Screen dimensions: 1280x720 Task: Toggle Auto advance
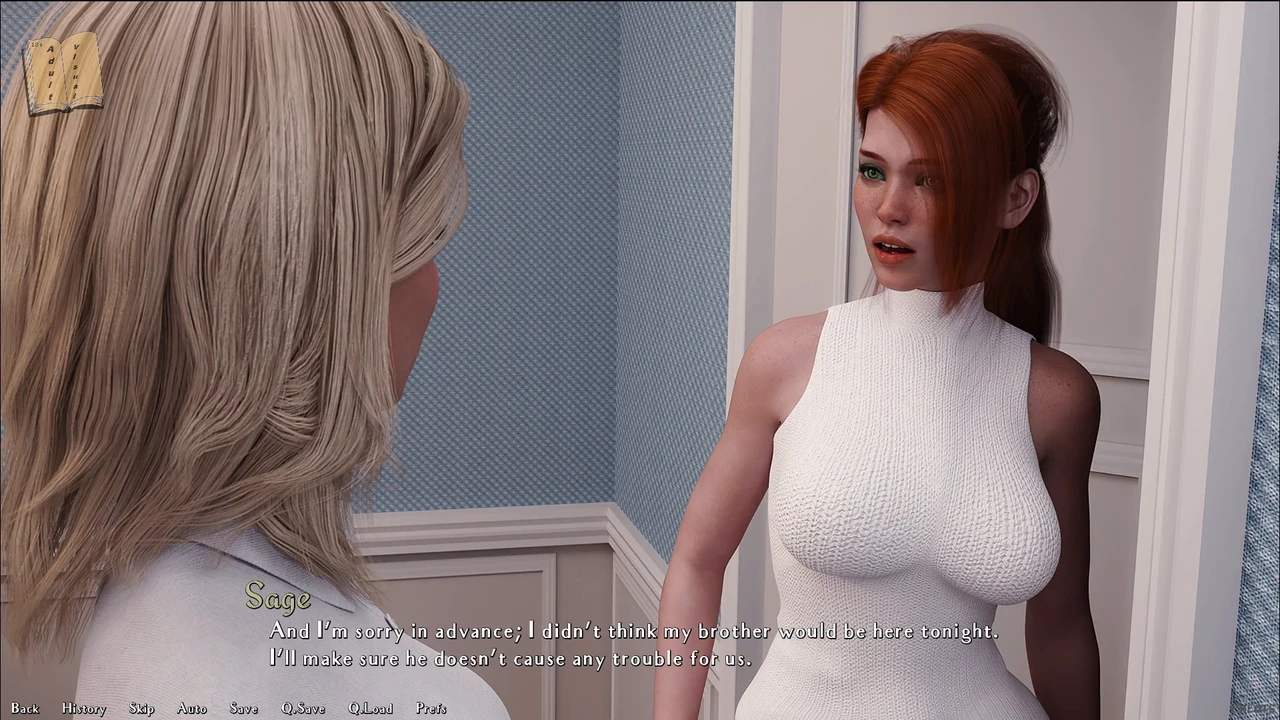point(192,708)
